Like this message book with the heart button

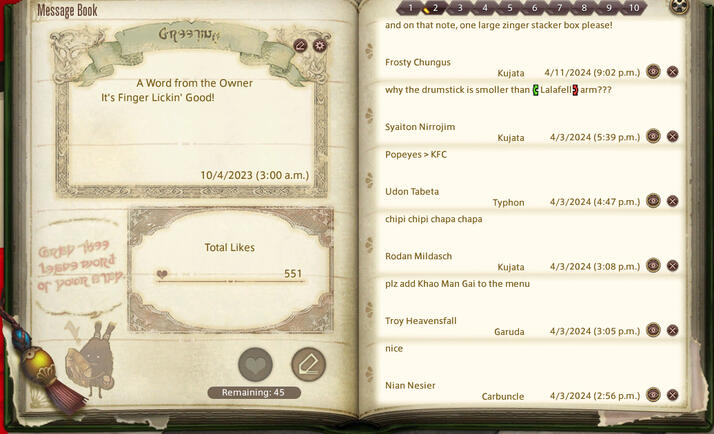tap(256, 365)
